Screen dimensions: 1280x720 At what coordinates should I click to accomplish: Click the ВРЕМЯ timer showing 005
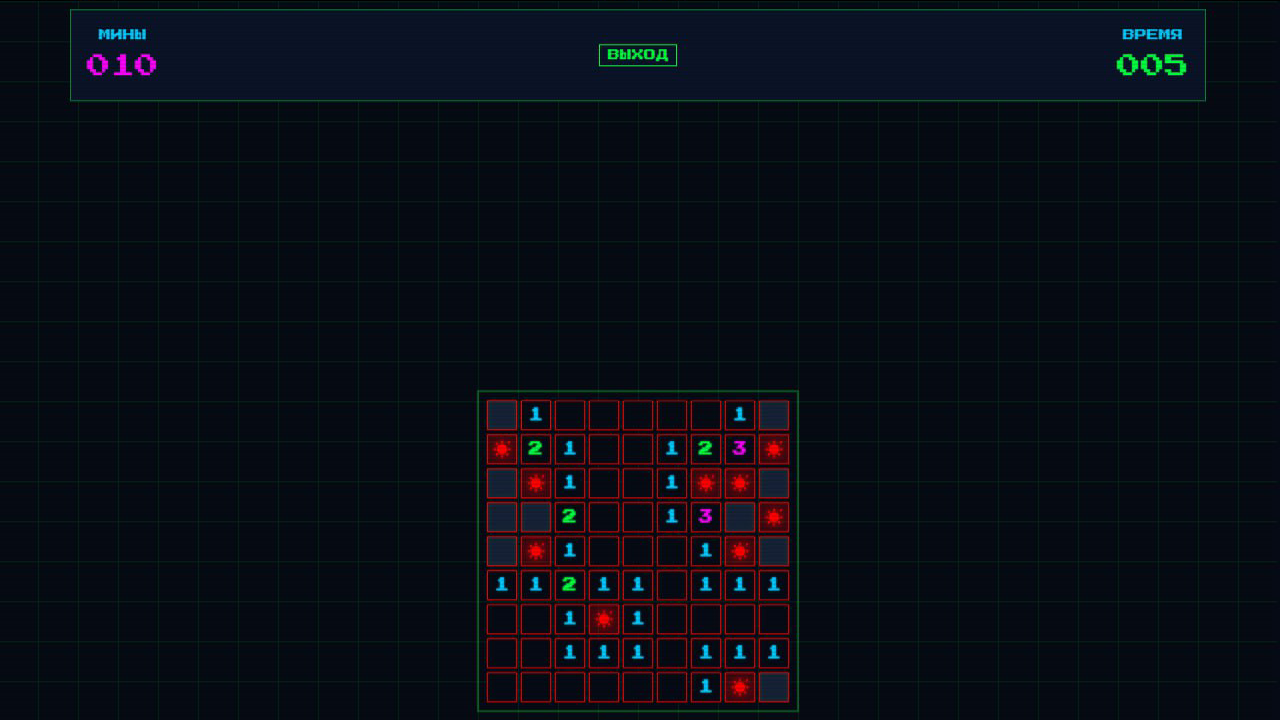point(1152,63)
